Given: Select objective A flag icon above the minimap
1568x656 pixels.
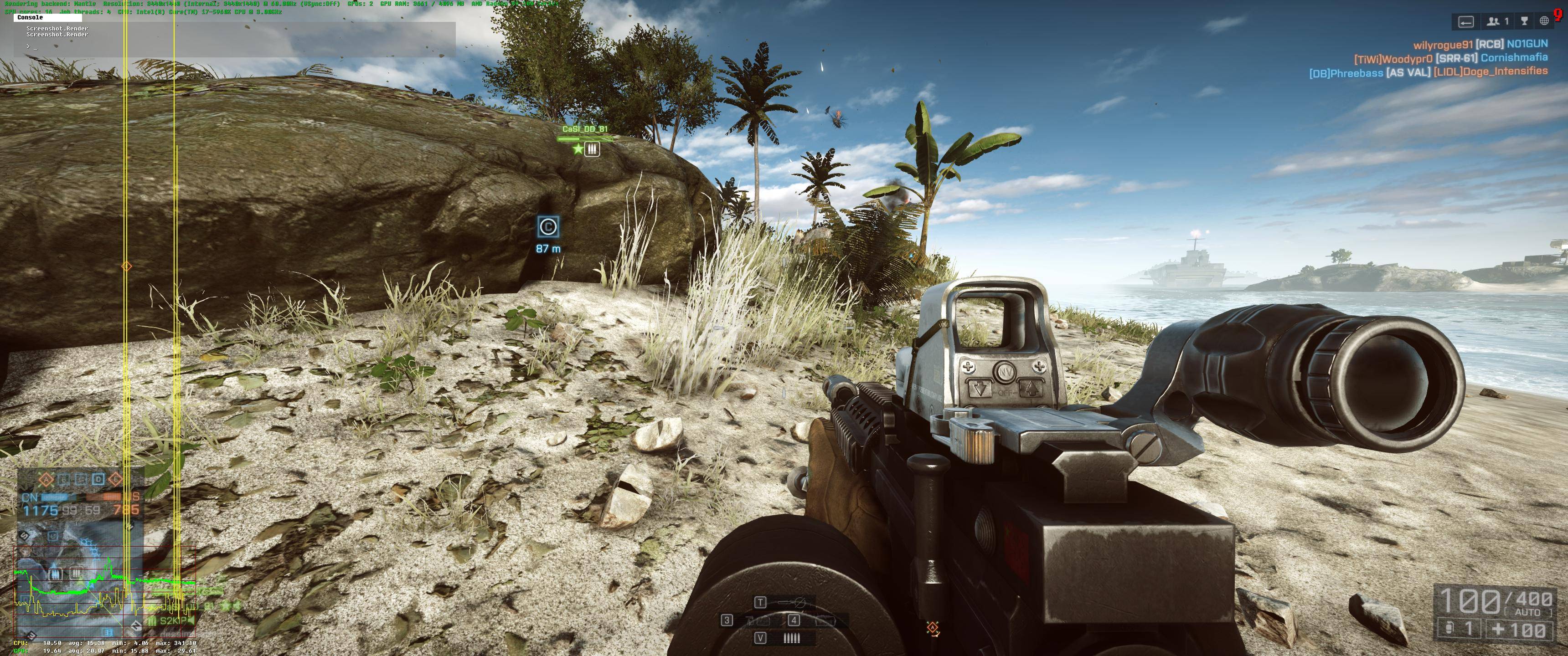Looking at the screenshot, I should pos(46,480).
